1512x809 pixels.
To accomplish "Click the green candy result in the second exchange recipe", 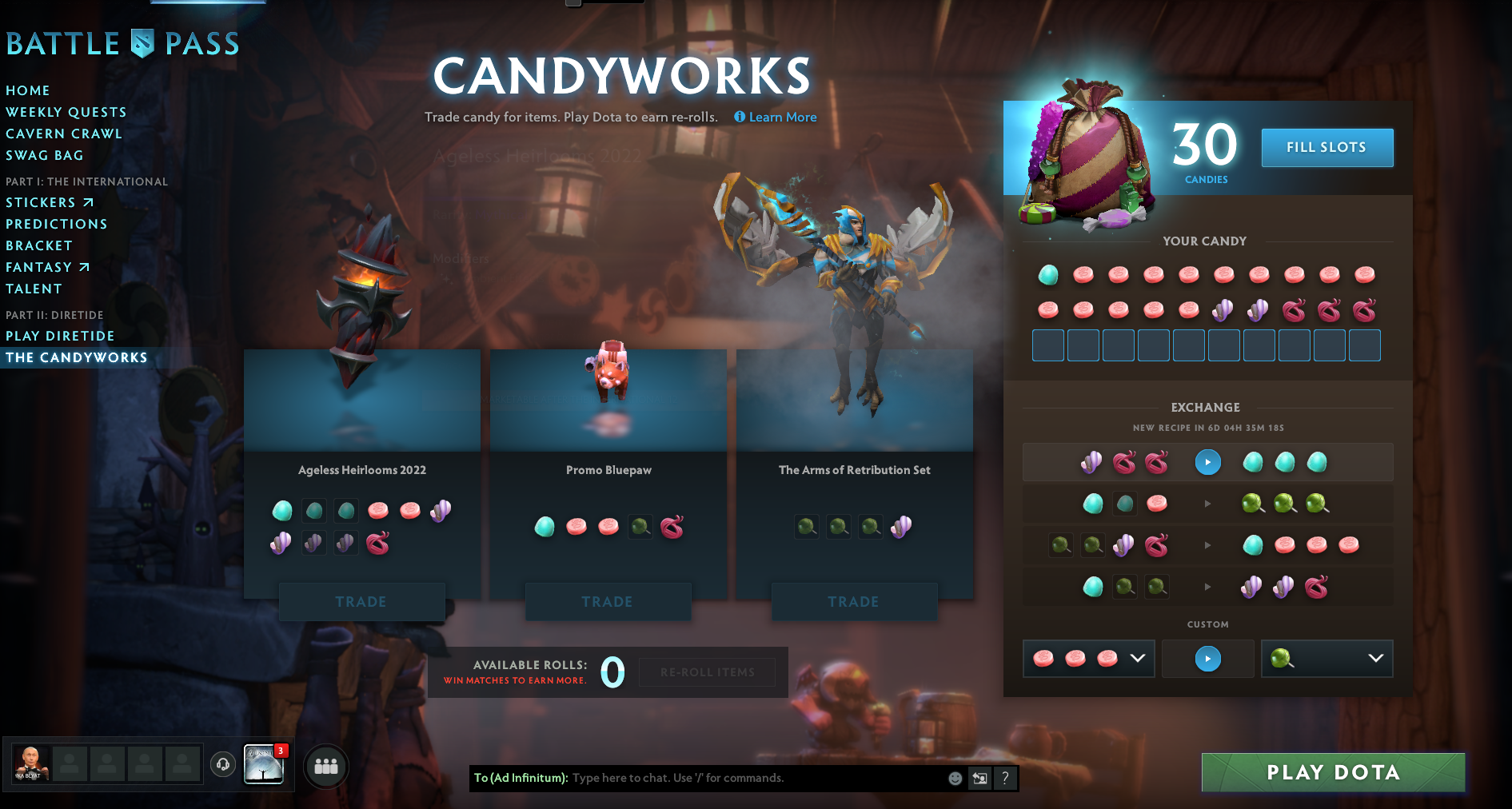I will (x=1253, y=503).
